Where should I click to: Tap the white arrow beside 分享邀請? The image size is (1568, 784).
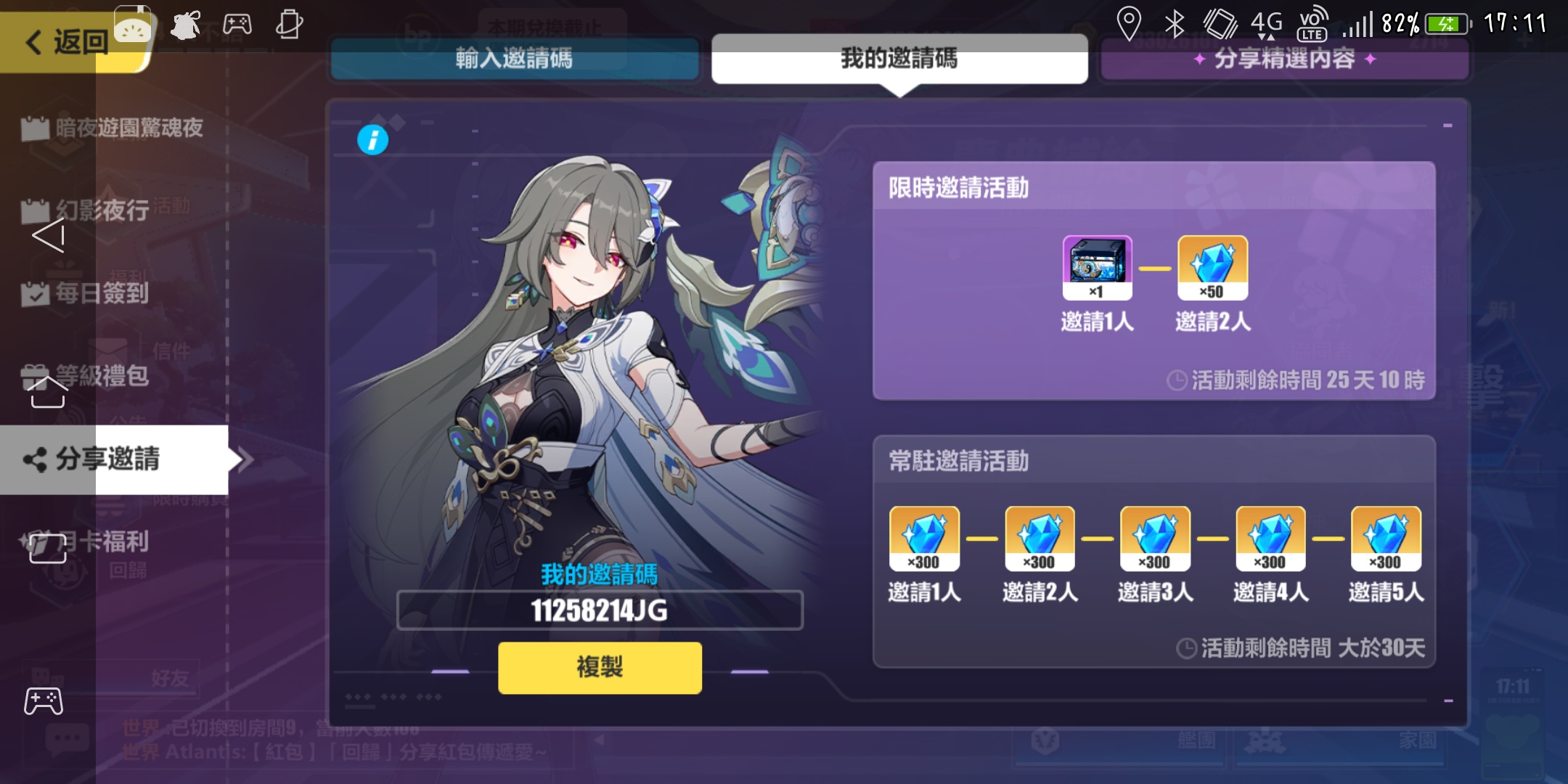click(246, 460)
